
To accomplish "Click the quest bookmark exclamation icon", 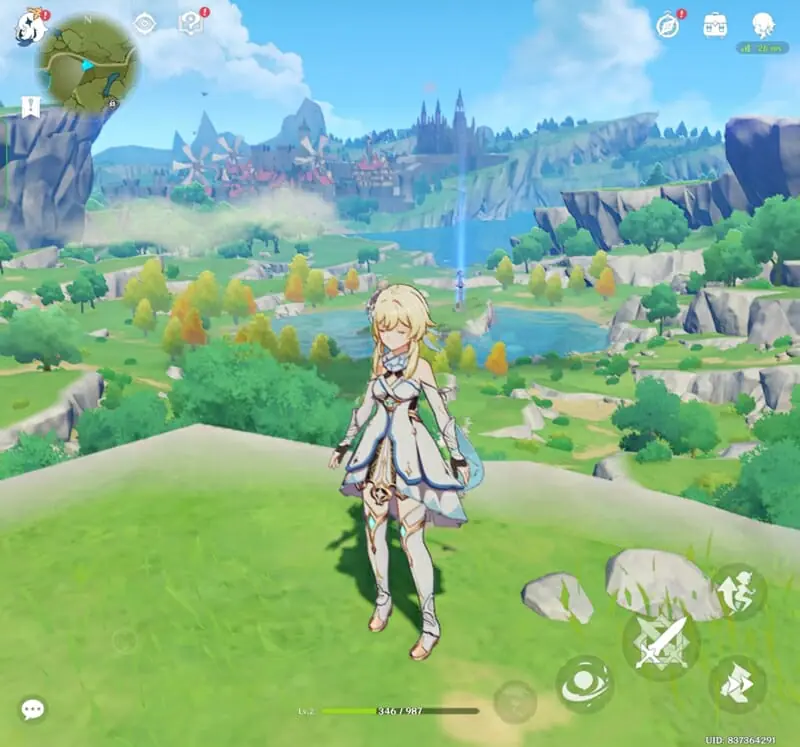I will (30, 107).
